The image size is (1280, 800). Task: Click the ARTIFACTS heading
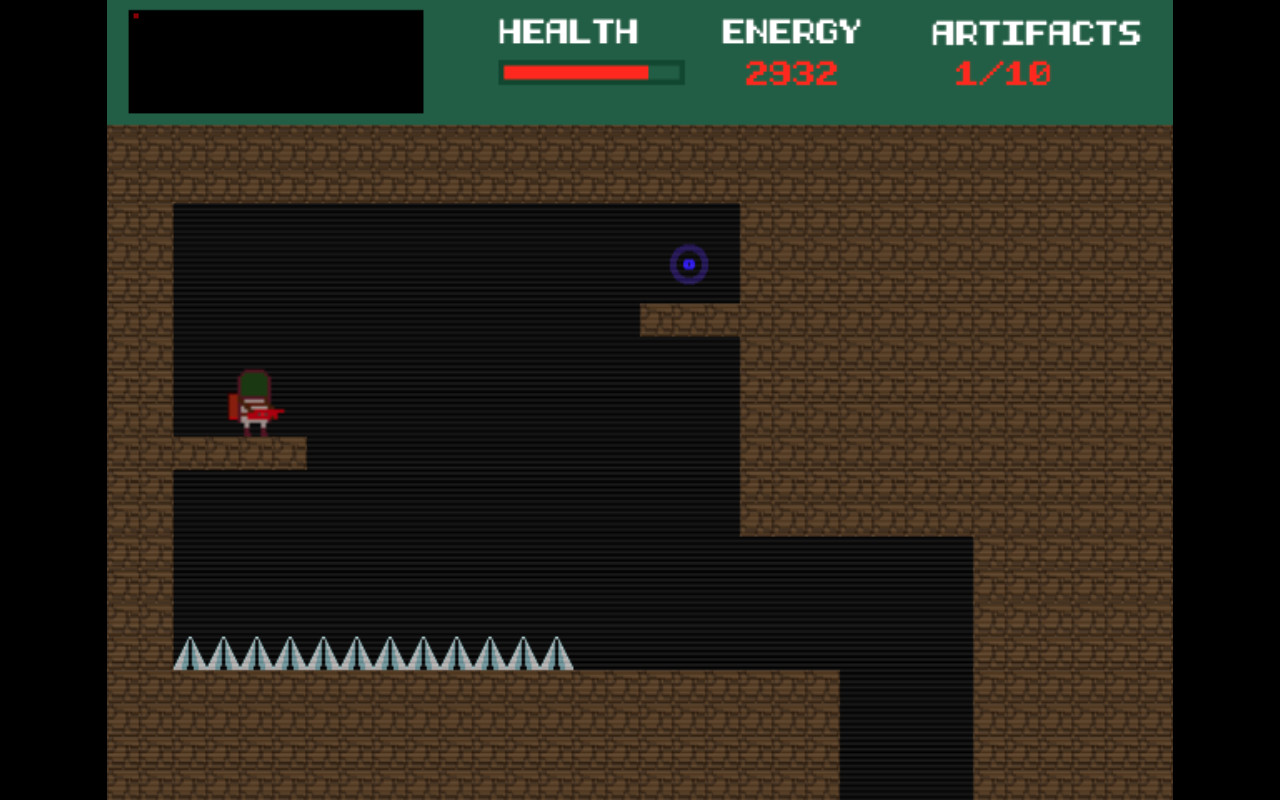pyautogui.click(x=1035, y=33)
